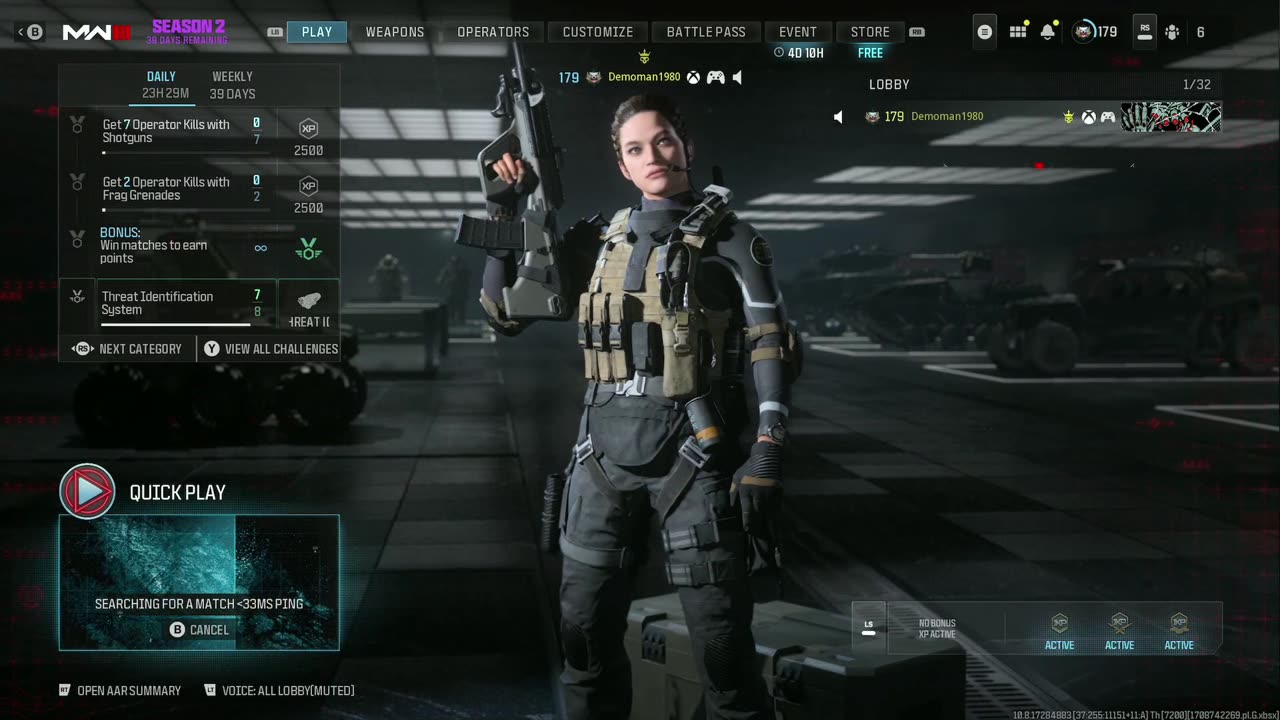Select the Customize tab
This screenshot has height=720, width=1280.
tap(597, 32)
